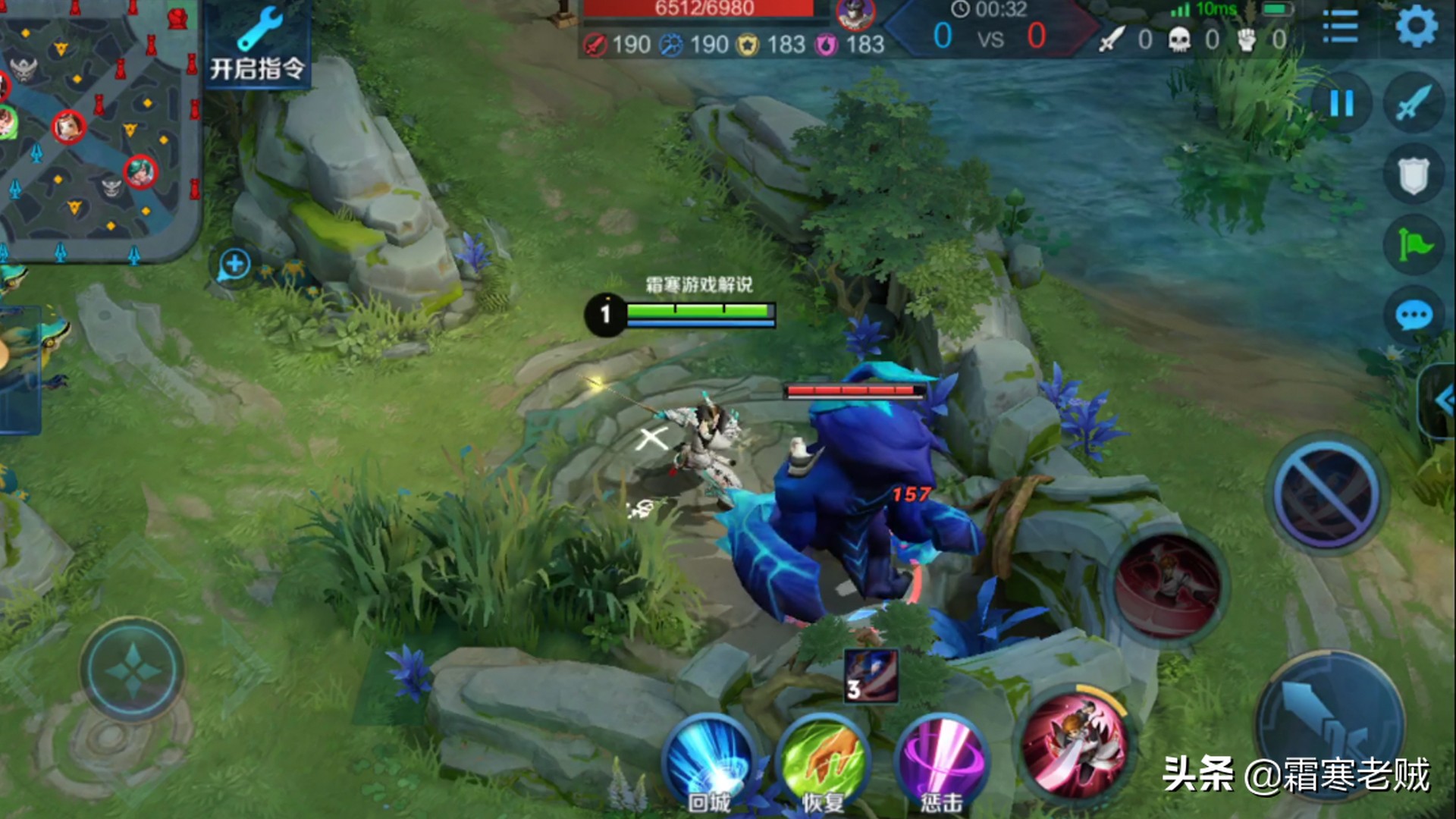Screen dimensions: 1456x819
Task: Send the green flag gather signal
Action: click(1413, 244)
